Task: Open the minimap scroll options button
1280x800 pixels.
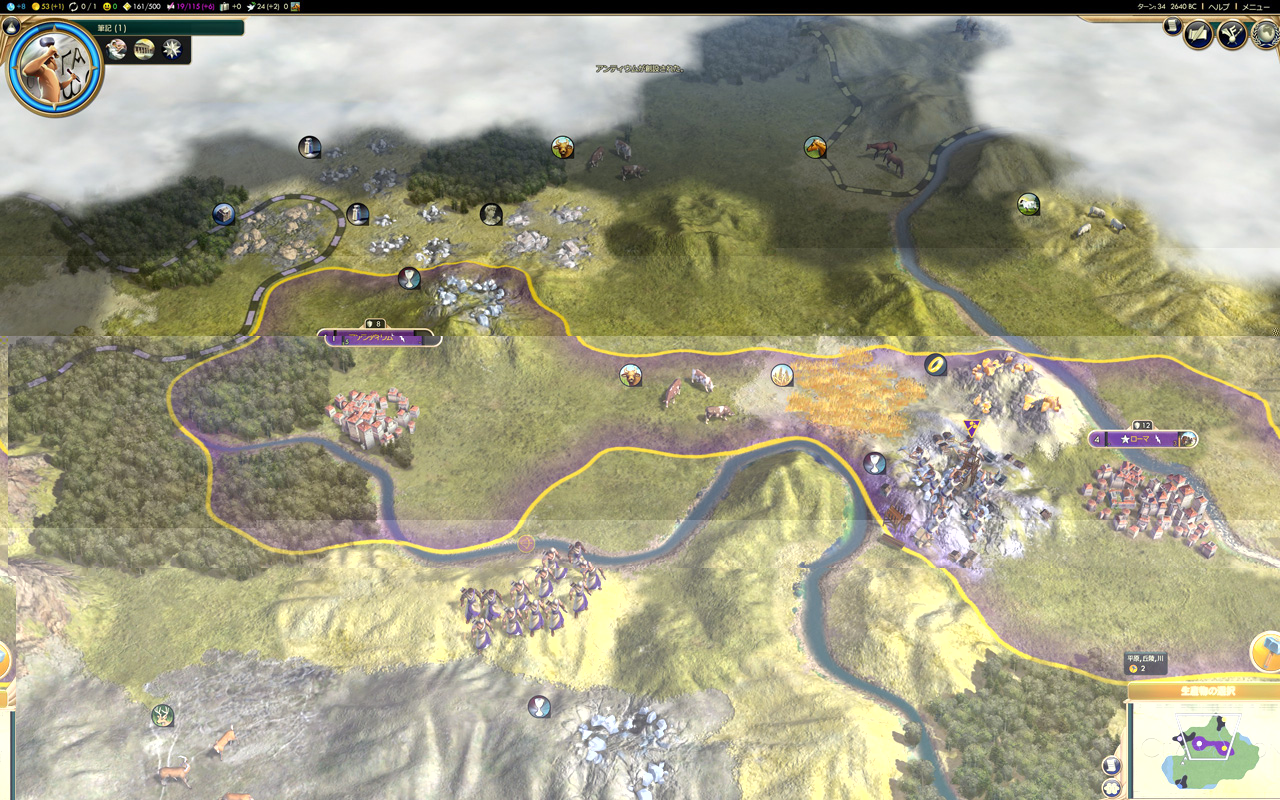Action: (1112, 765)
